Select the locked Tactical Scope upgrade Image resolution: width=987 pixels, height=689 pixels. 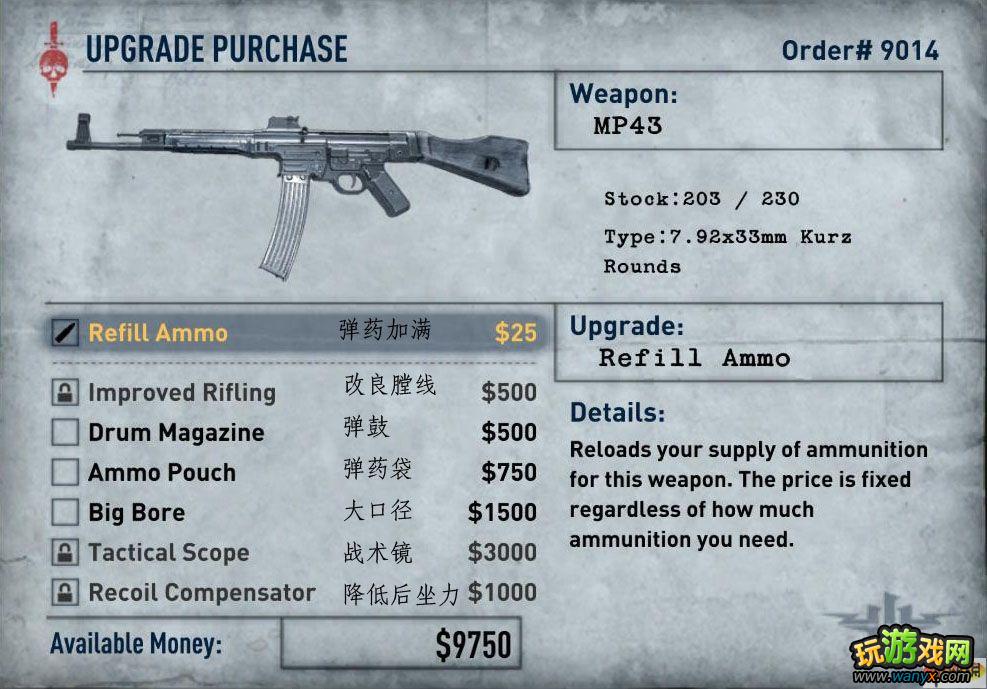[x=168, y=553]
